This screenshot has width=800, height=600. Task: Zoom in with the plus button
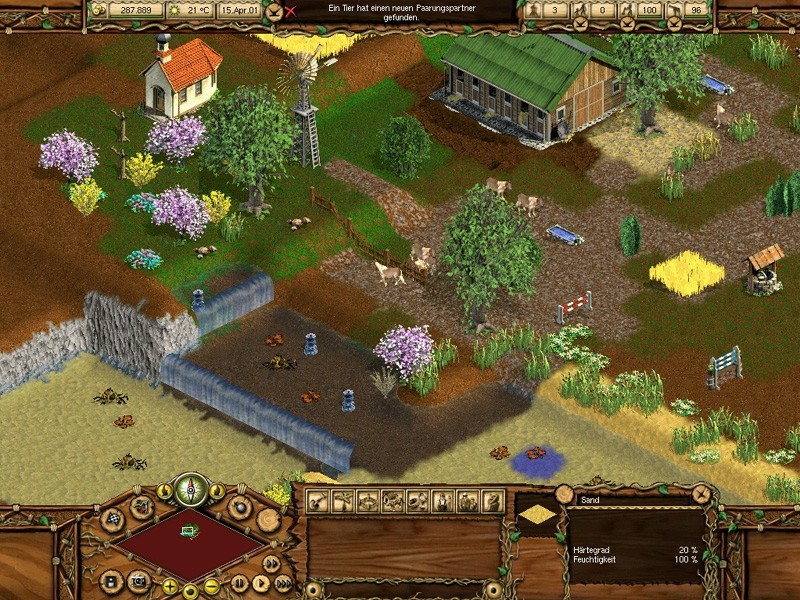170,587
